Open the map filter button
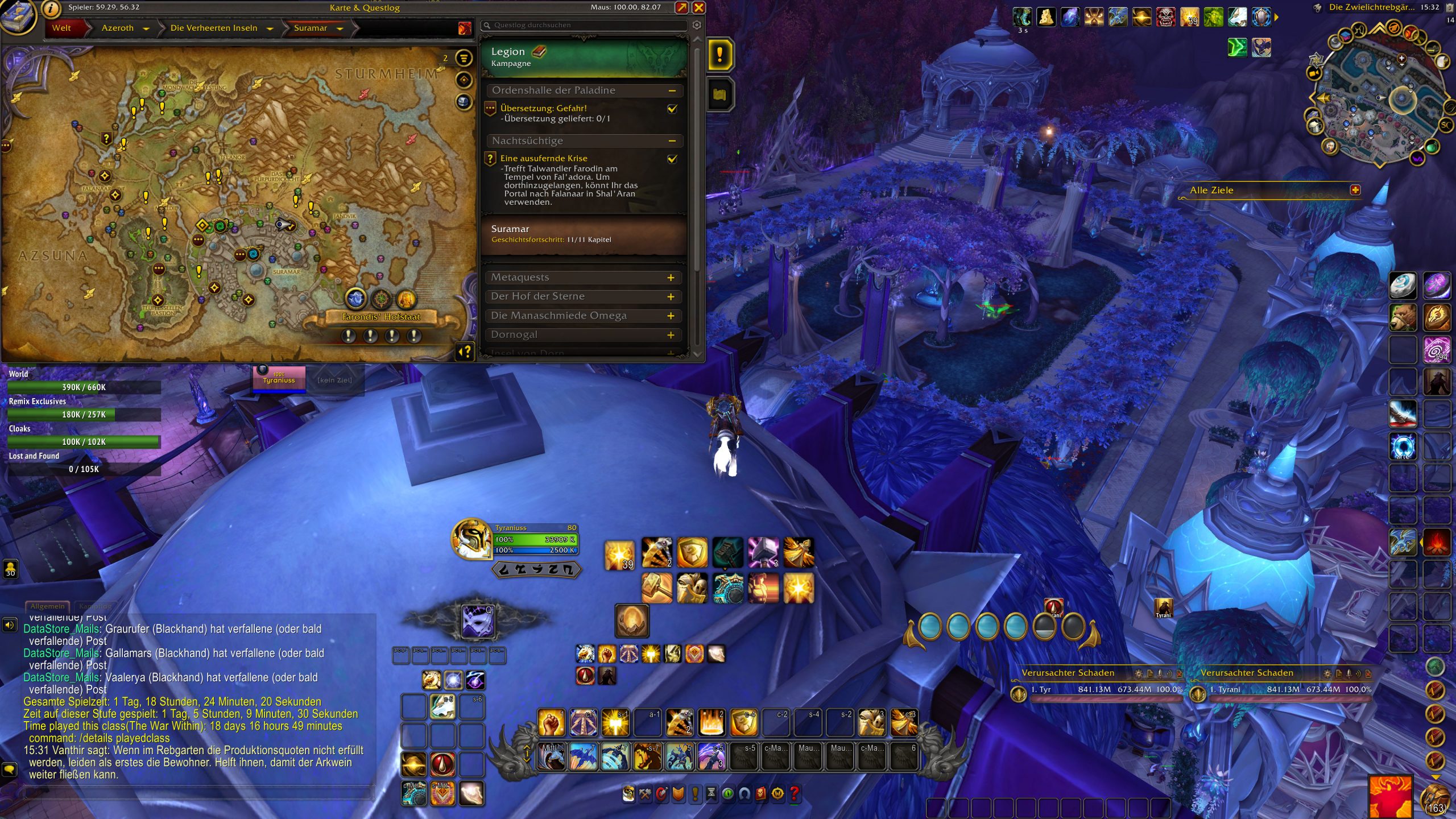1456x819 pixels. (x=464, y=57)
